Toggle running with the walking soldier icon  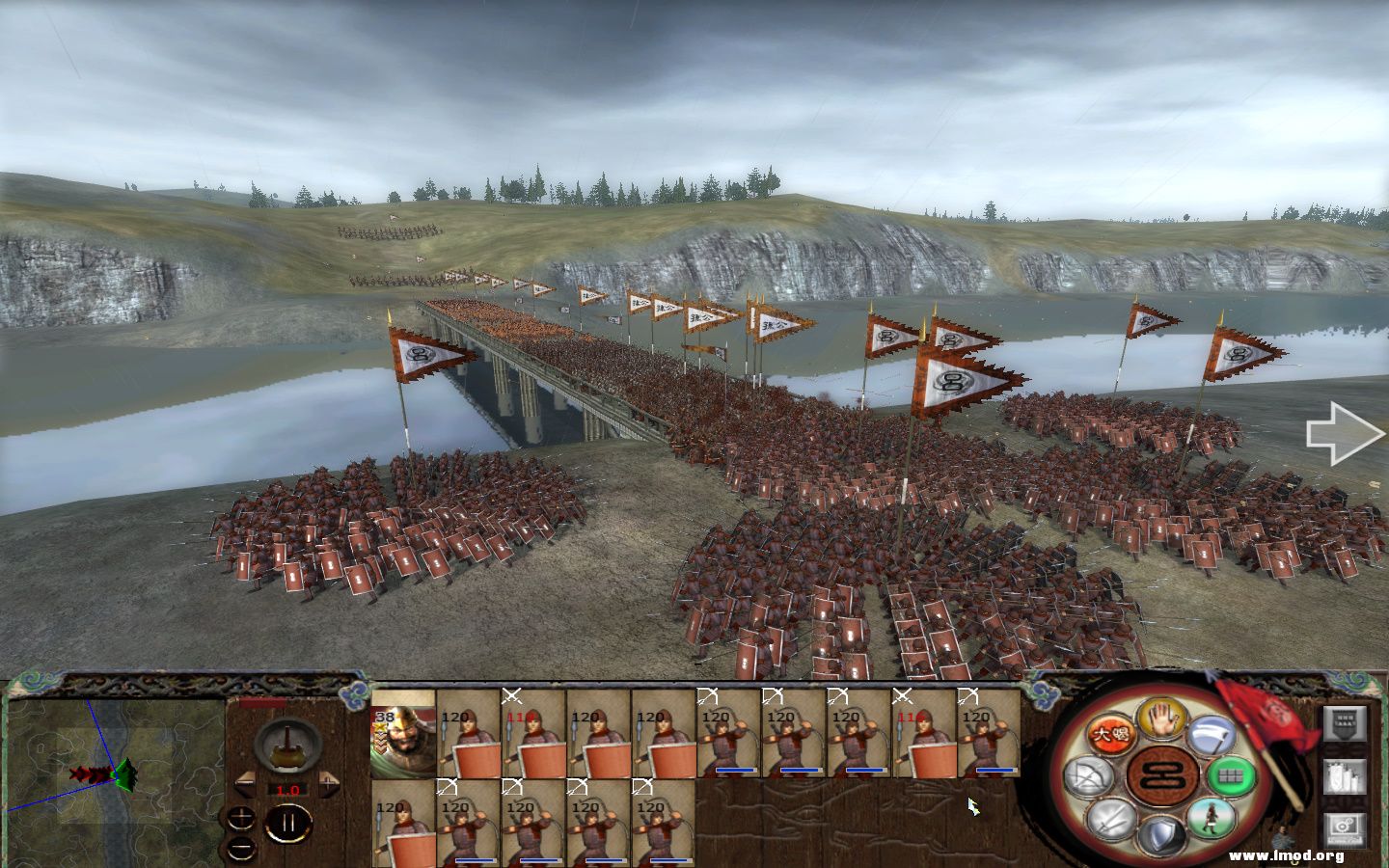click(x=1210, y=819)
